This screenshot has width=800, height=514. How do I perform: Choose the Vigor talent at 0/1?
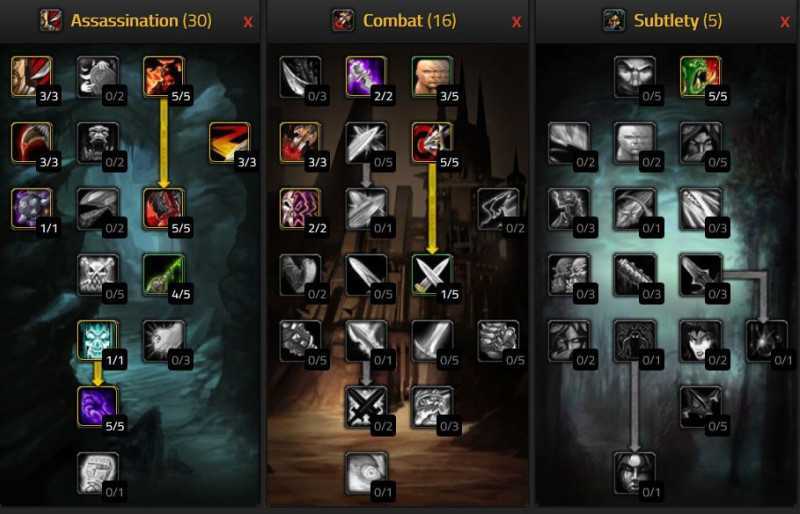(97, 472)
